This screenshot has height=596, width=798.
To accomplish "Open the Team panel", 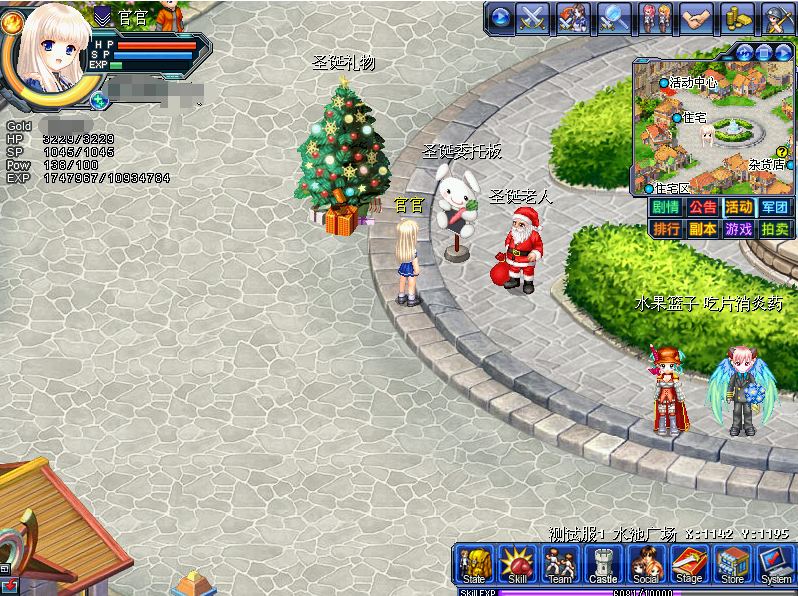I will [560, 565].
